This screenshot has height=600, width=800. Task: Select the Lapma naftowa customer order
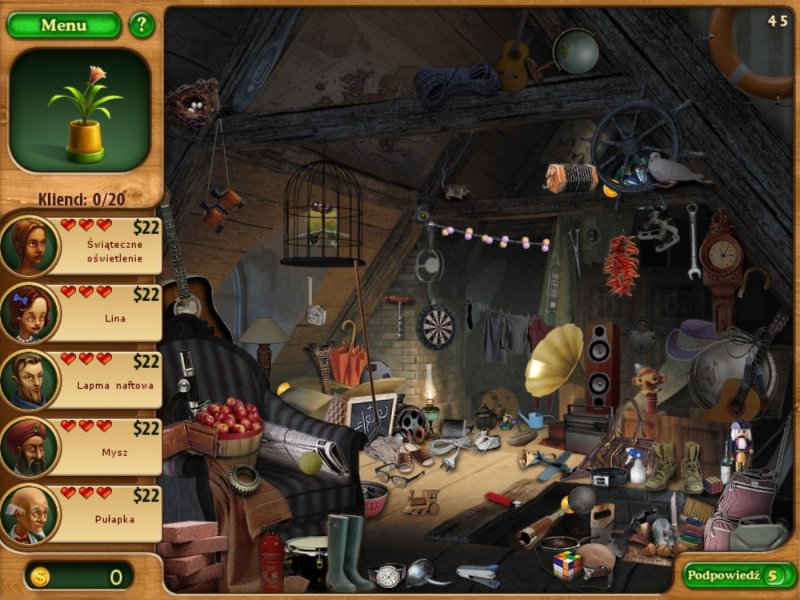(x=83, y=379)
